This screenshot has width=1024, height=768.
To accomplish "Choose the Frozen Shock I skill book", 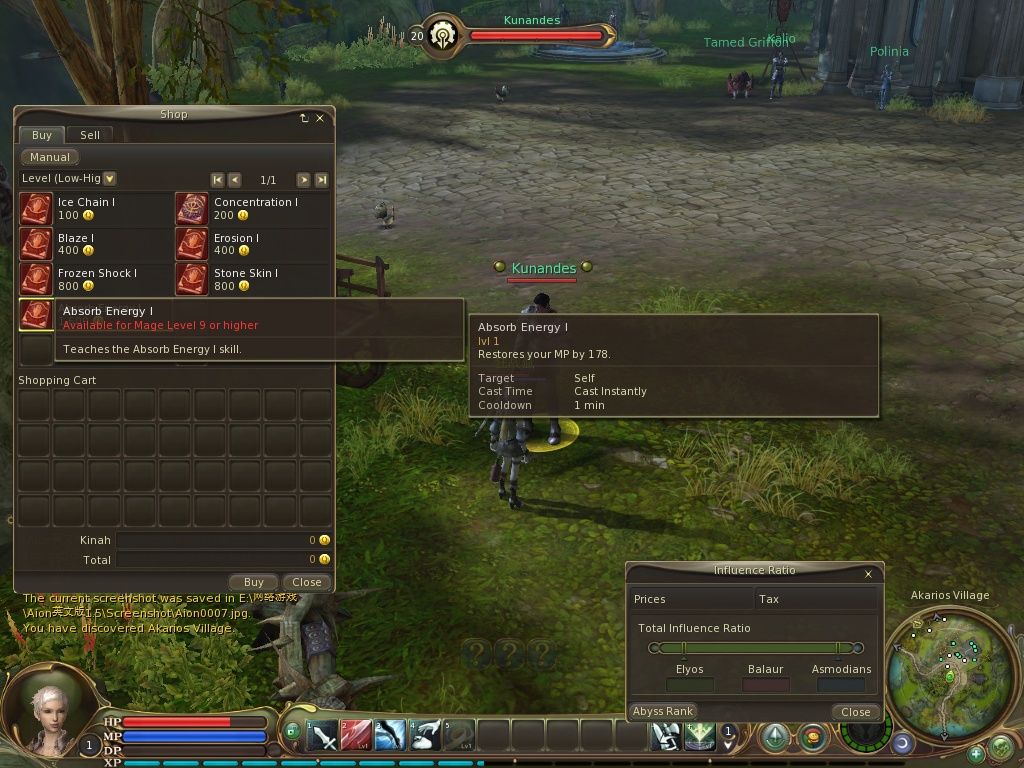I will [x=36, y=279].
